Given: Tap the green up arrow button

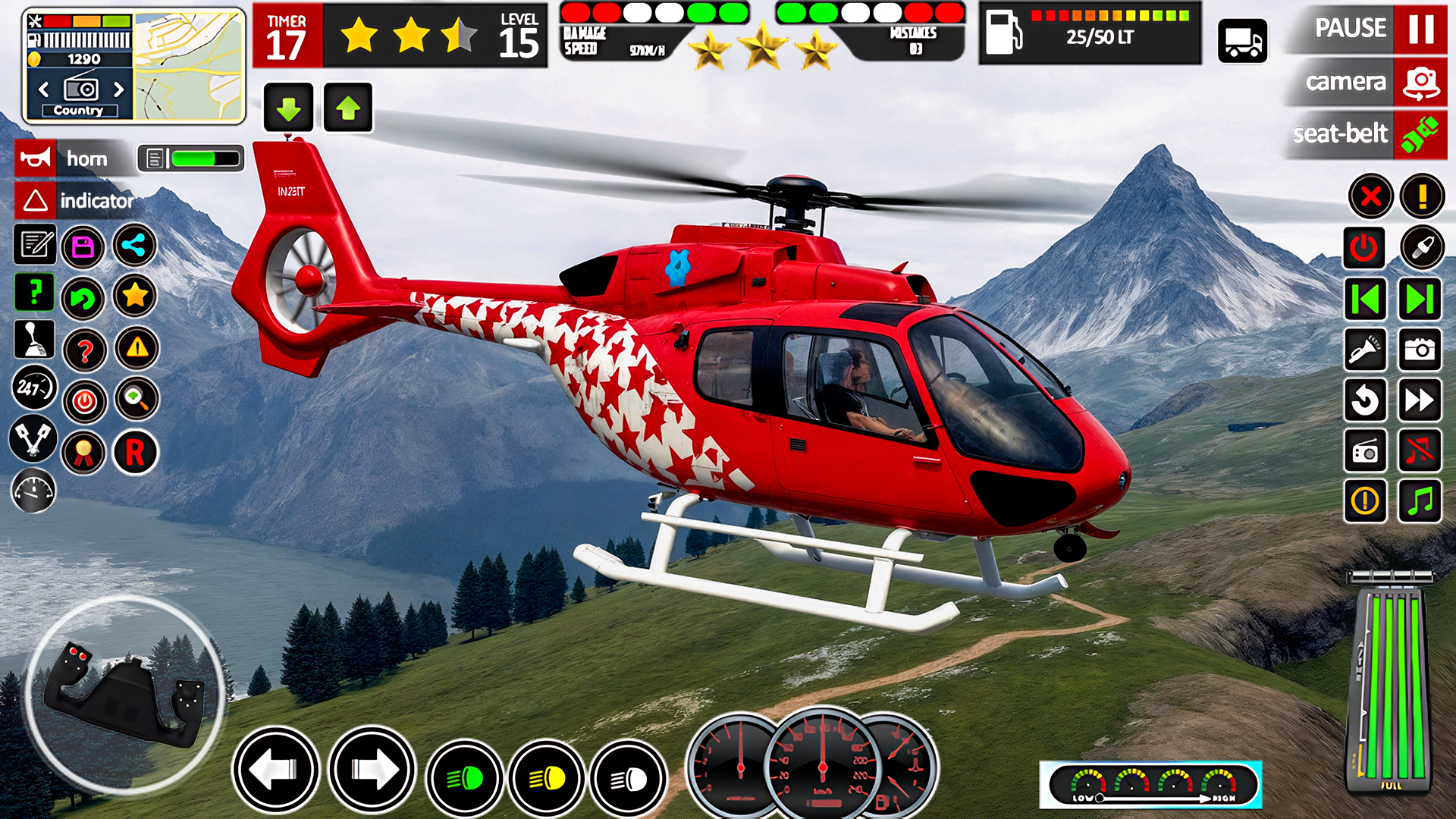Looking at the screenshot, I should point(348,108).
